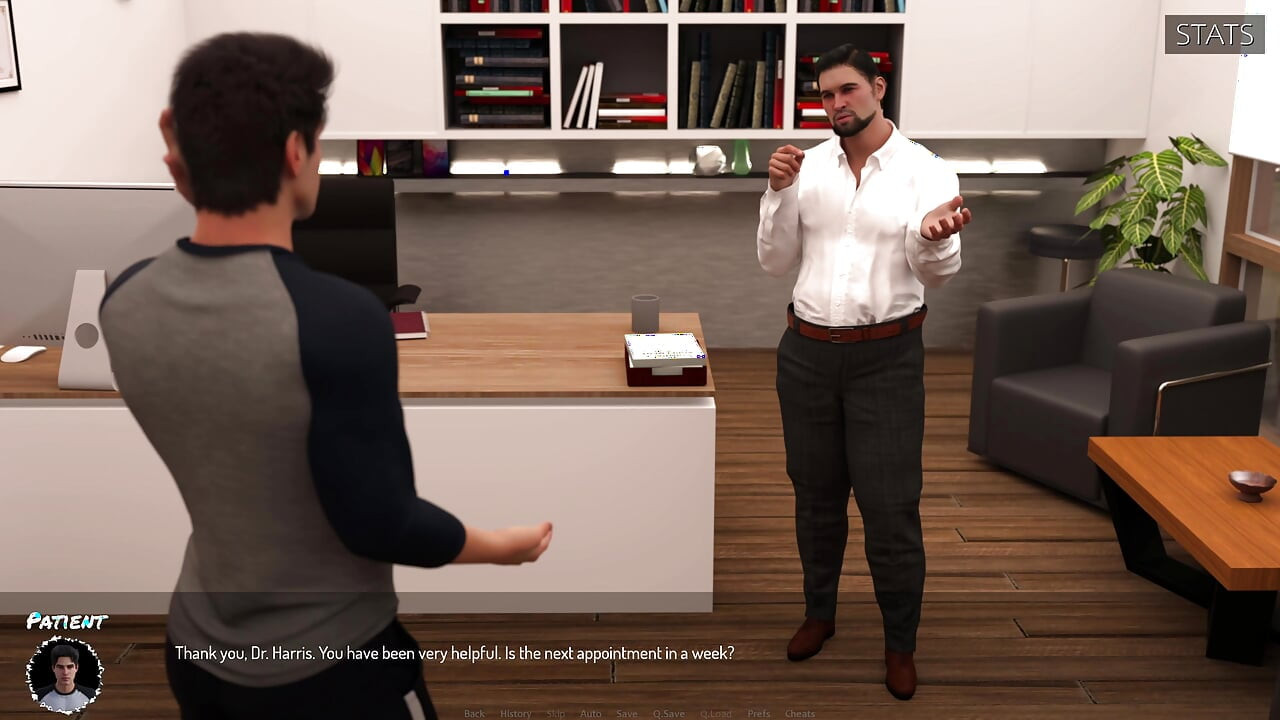The height and width of the screenshot is (720, 1280).
Task: Open the STATS panel
Action: (x=1214, y=35)
